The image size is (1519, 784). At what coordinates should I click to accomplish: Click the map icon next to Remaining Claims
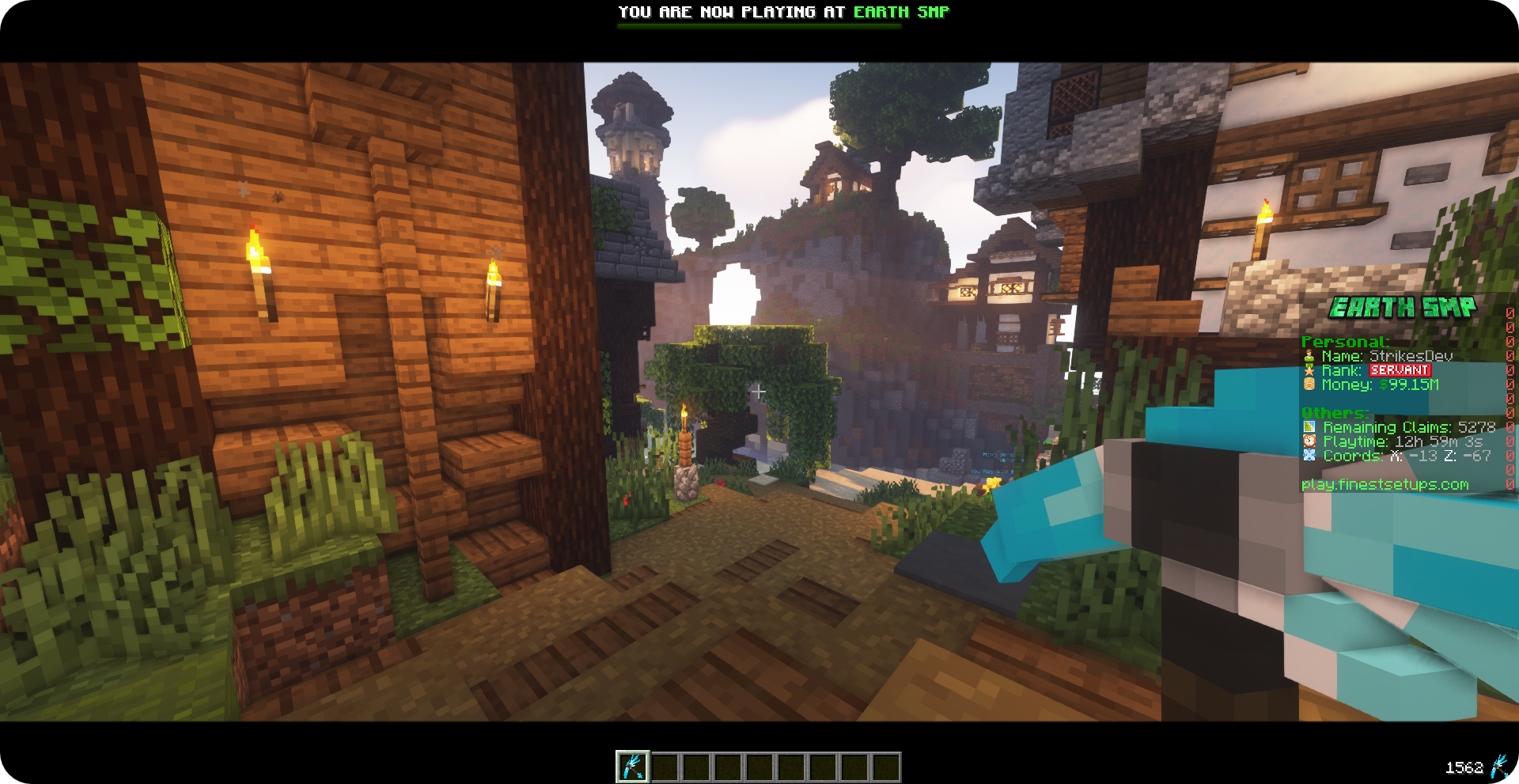(1309, 426)
